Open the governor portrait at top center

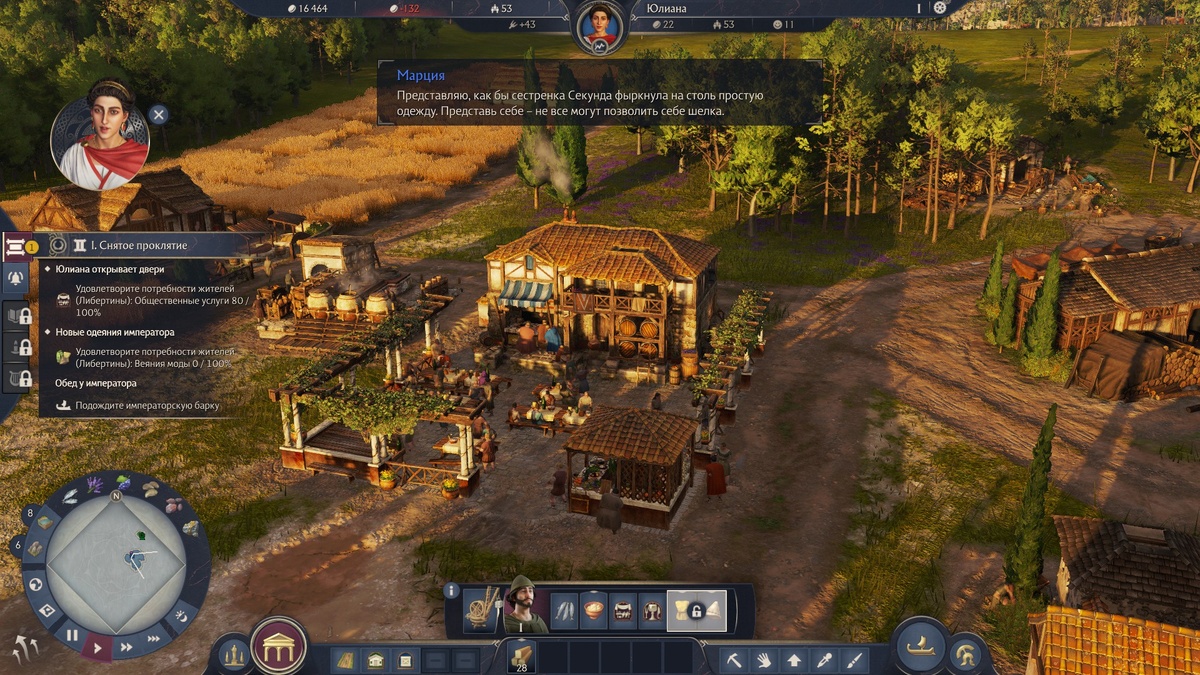point(599,25)
